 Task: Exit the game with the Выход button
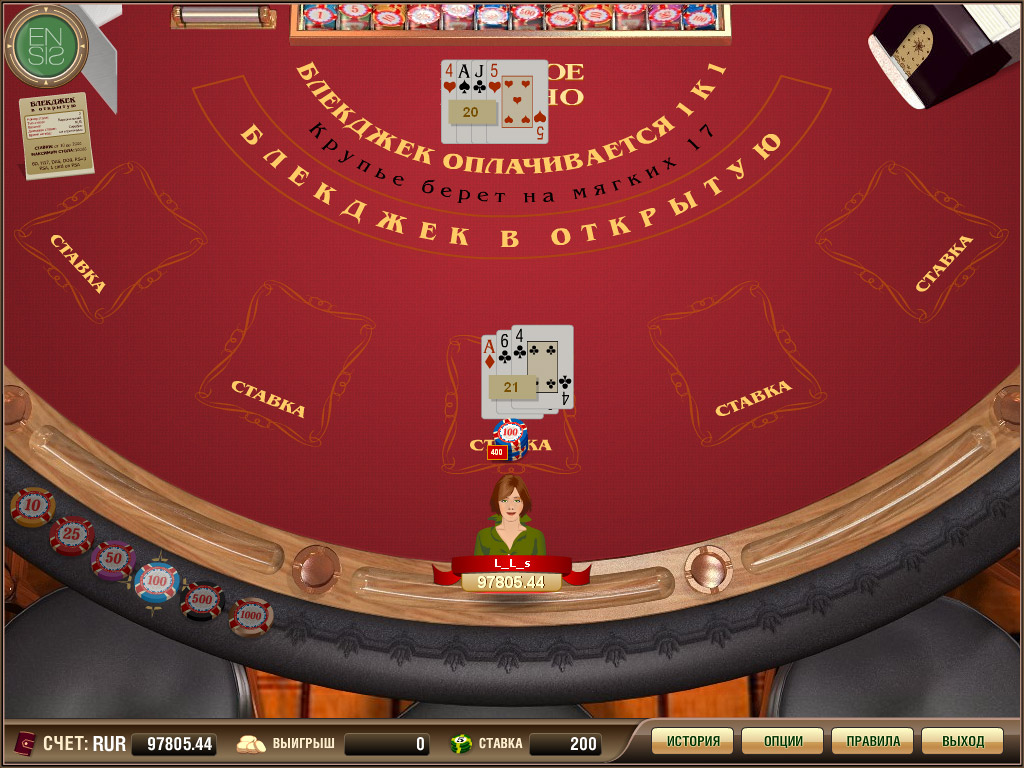pyautogui.click(x=962, y=741)
